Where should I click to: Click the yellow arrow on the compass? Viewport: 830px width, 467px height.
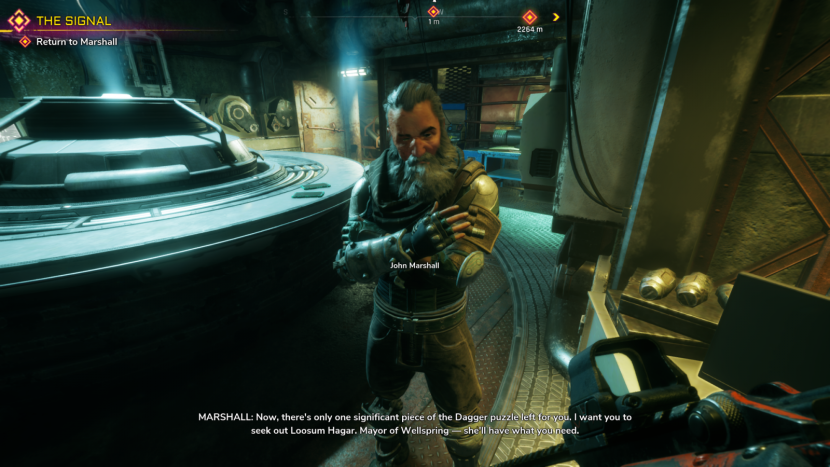coord(556,17)
